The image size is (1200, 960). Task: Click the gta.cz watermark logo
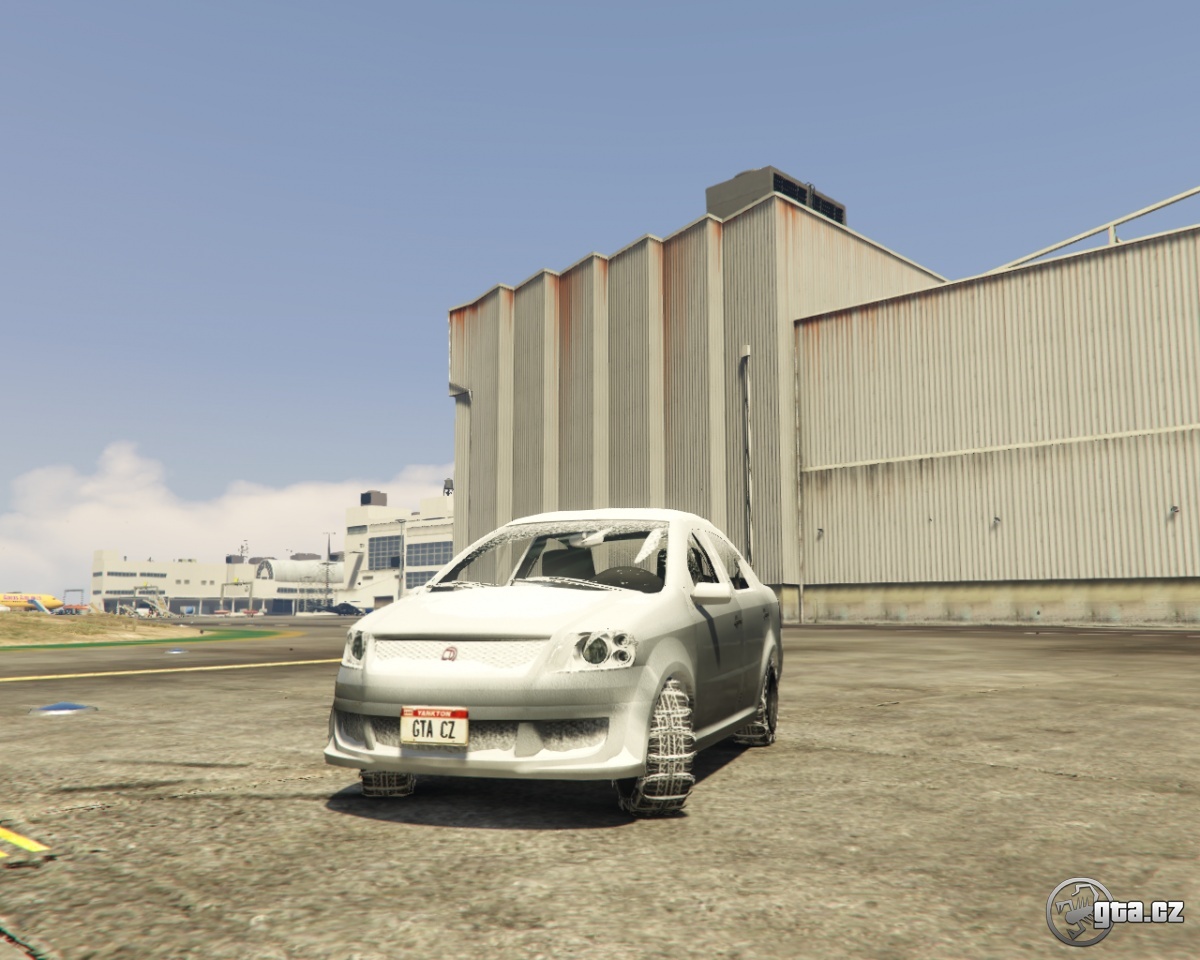(x=1114, y=911)
